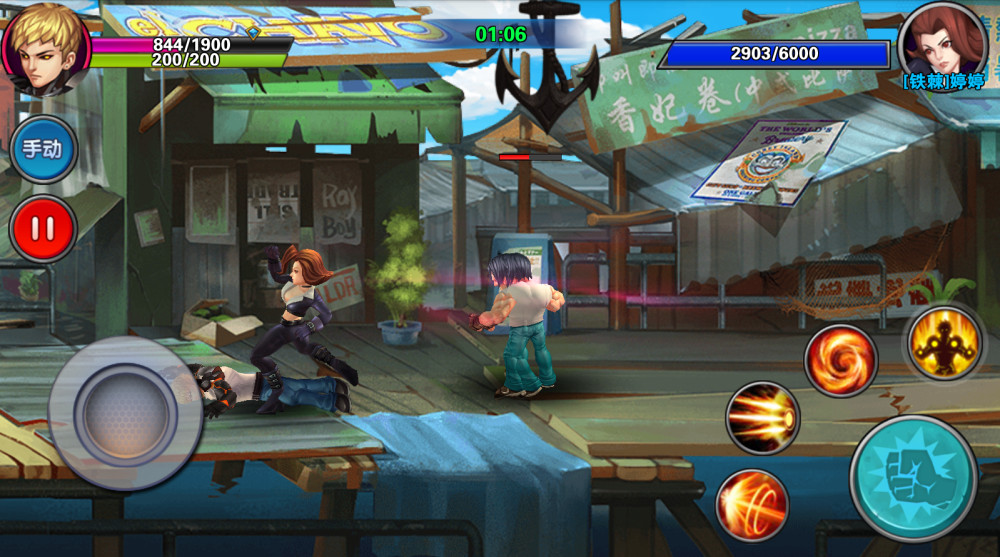Select the blond player portrait
The width and height of the screenshot is (1000, 557).
tap(44, 50)
